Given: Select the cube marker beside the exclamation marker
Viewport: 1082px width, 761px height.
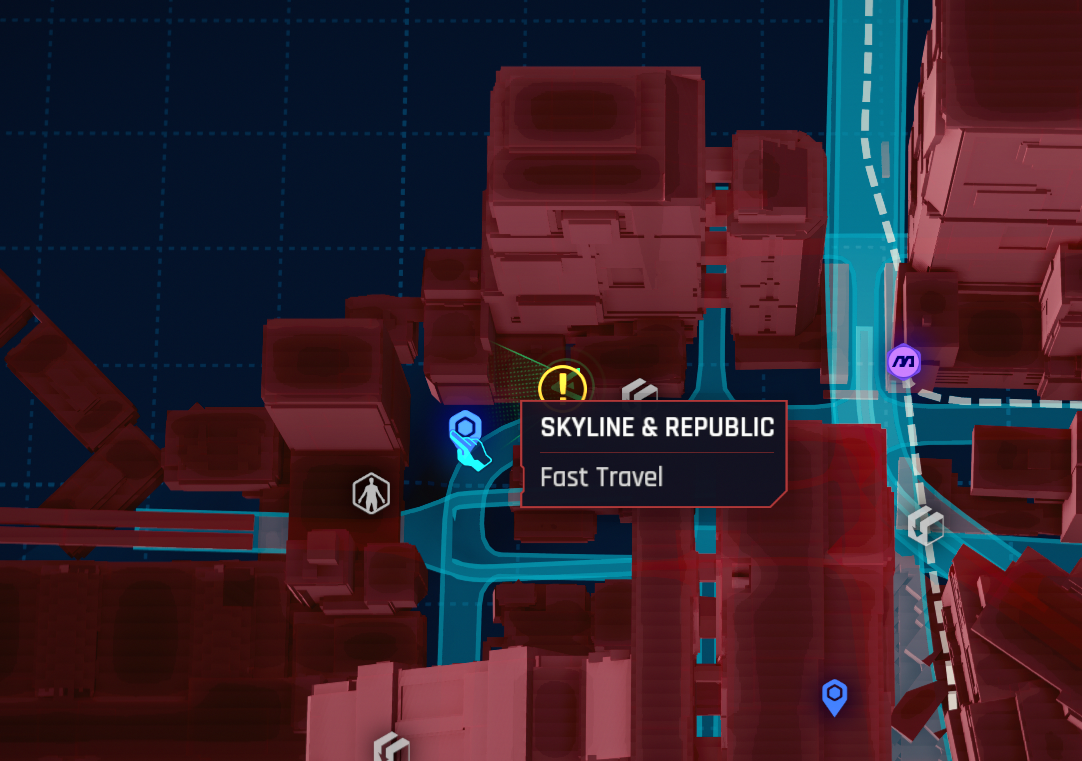Looking at the screenshot, I should [x=639, y=394].
